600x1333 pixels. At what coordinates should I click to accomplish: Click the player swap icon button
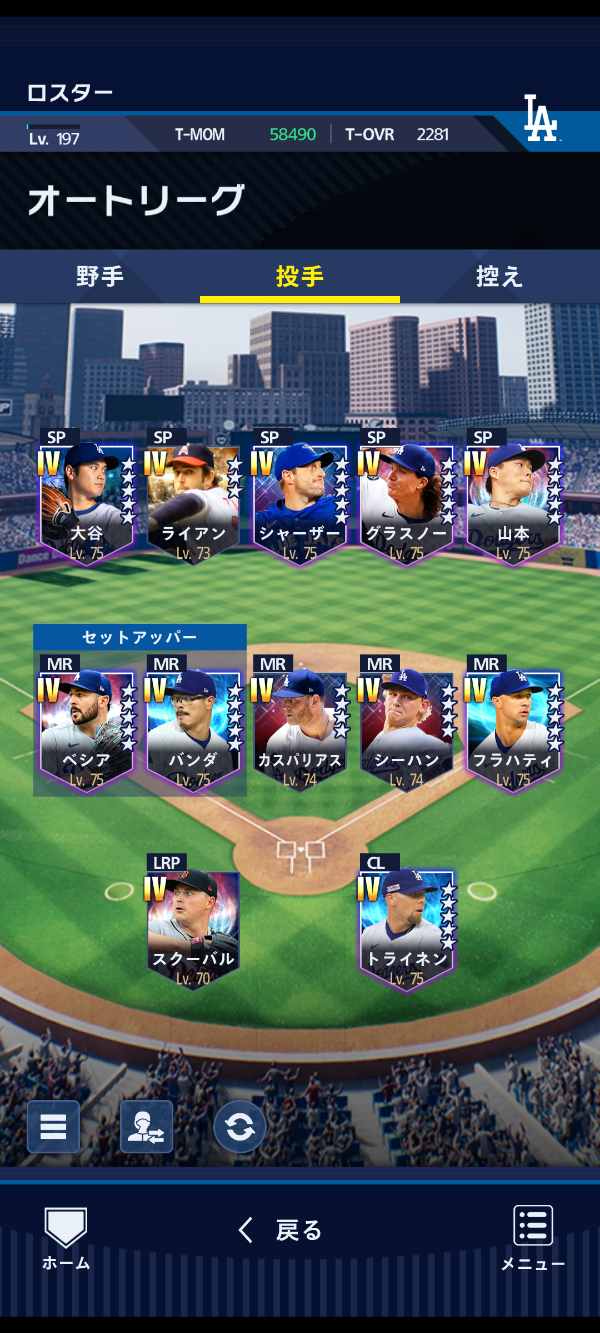[146, 1127]
